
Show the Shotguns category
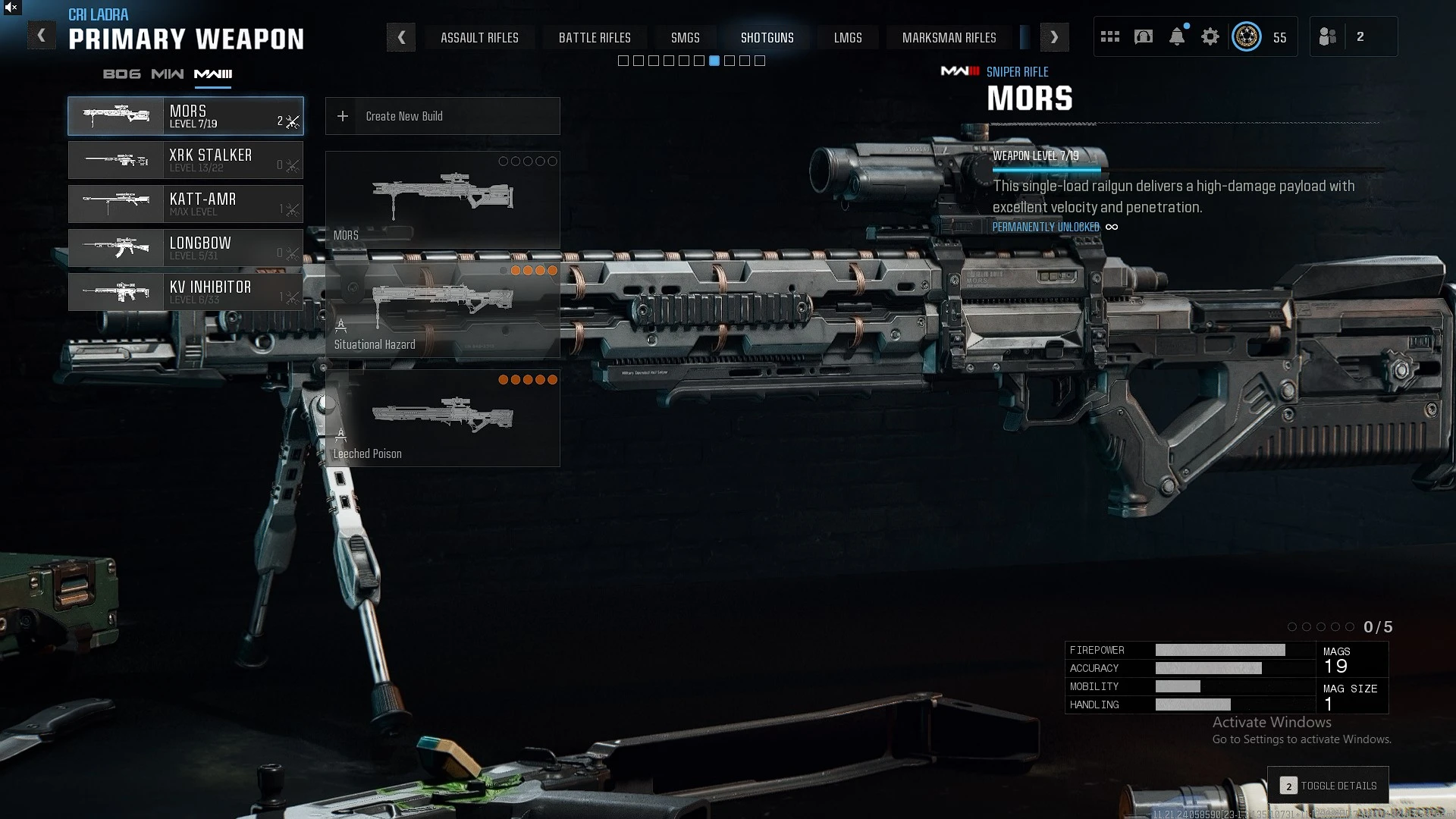(767, 38)
